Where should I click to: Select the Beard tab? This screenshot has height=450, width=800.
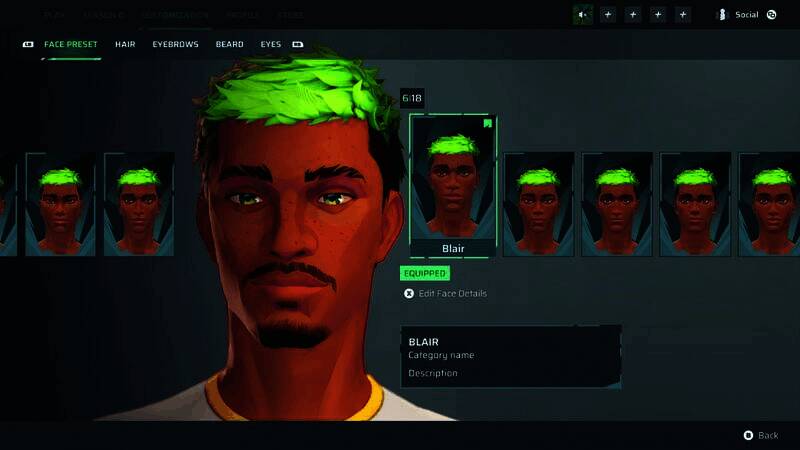pos(229,45)
